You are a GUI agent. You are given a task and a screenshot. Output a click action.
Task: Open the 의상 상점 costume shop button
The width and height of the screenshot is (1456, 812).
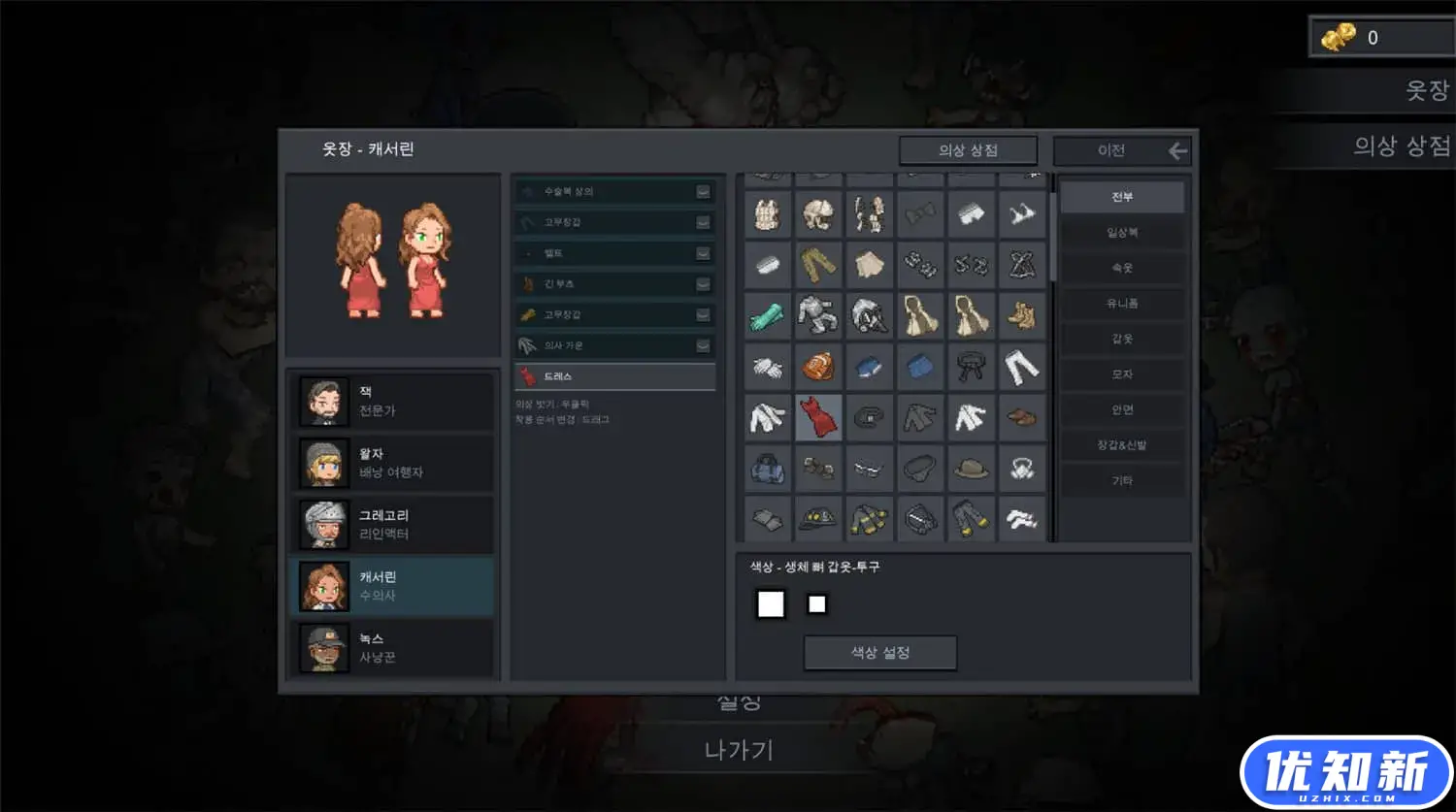click(968, 150)
